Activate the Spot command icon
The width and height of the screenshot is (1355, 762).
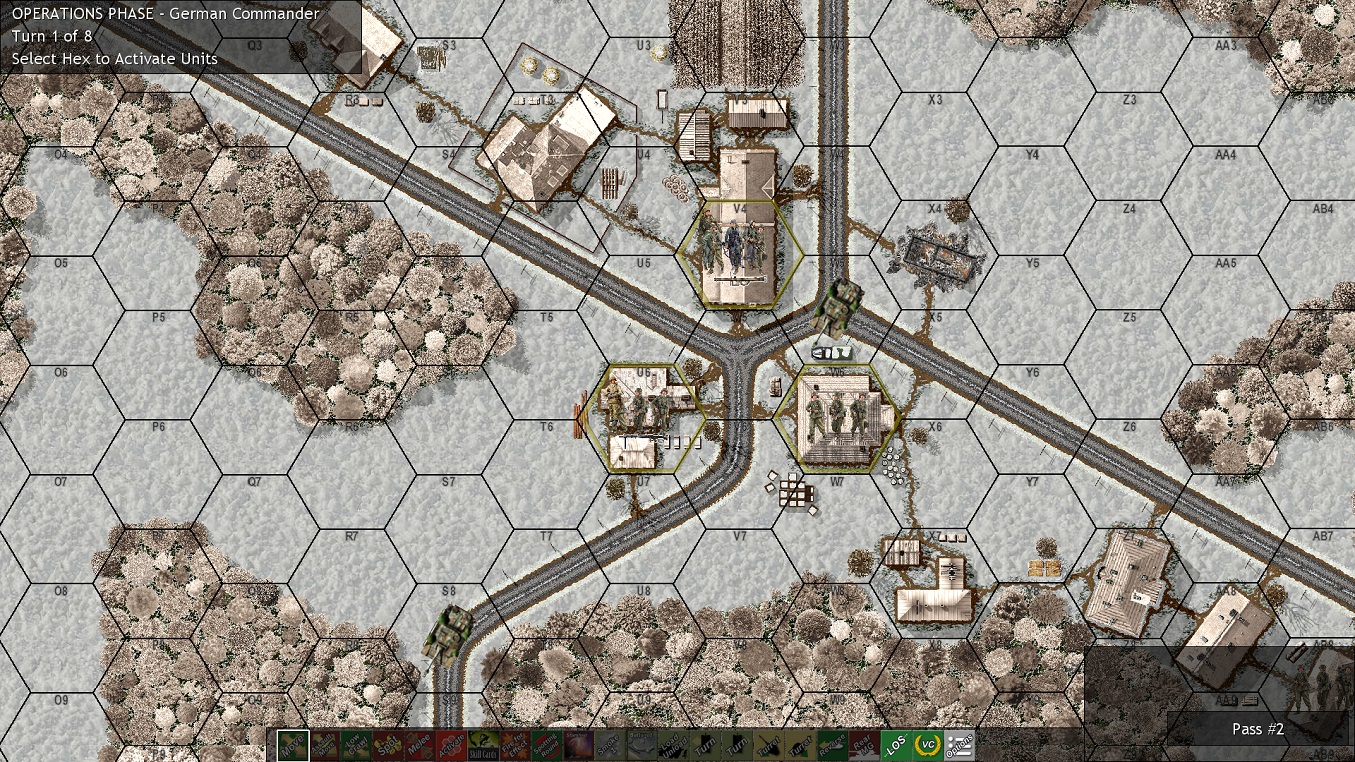[390, 744]
